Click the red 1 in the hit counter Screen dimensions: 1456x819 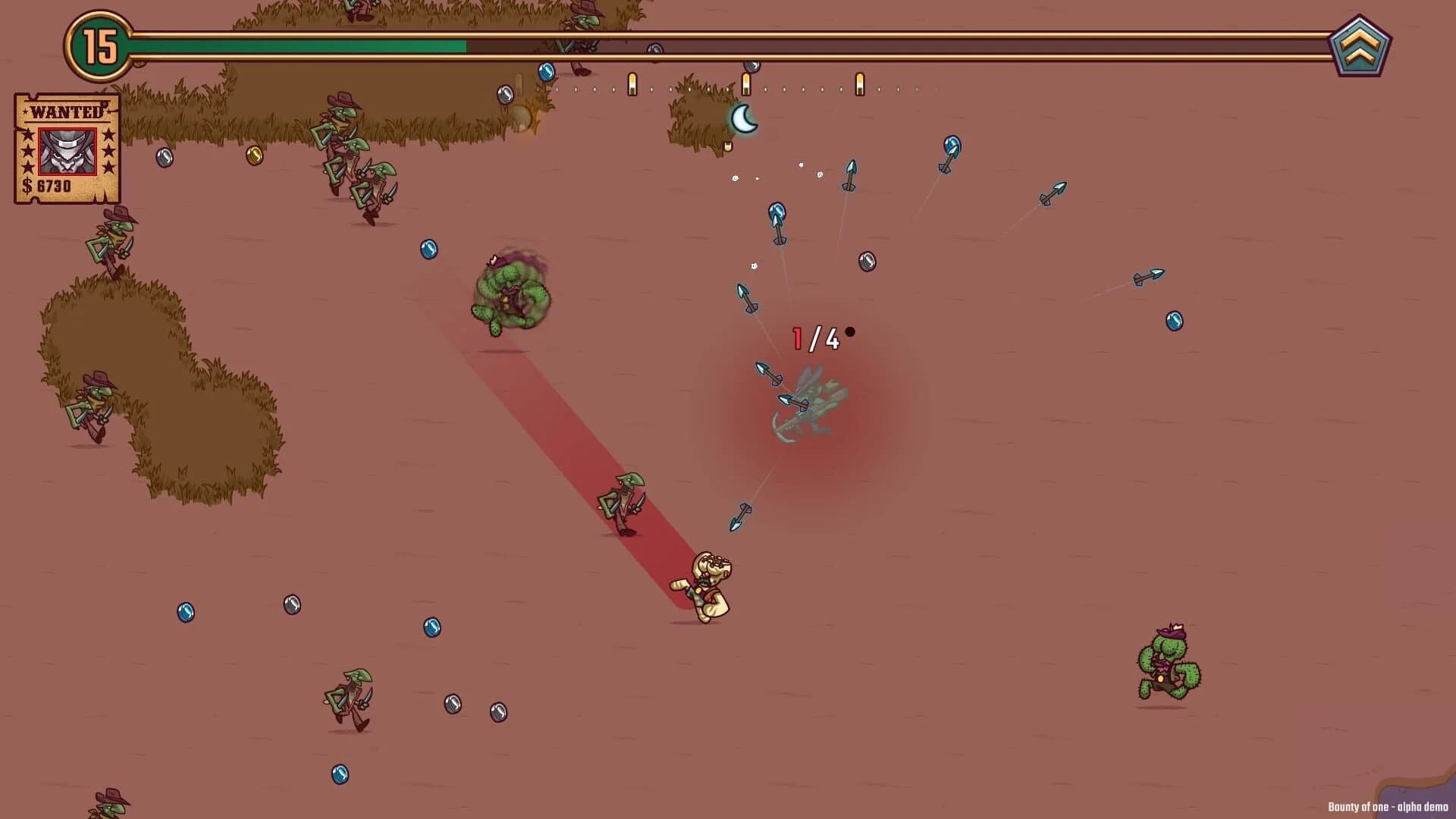pyautogui.click(x=798, y=339)
